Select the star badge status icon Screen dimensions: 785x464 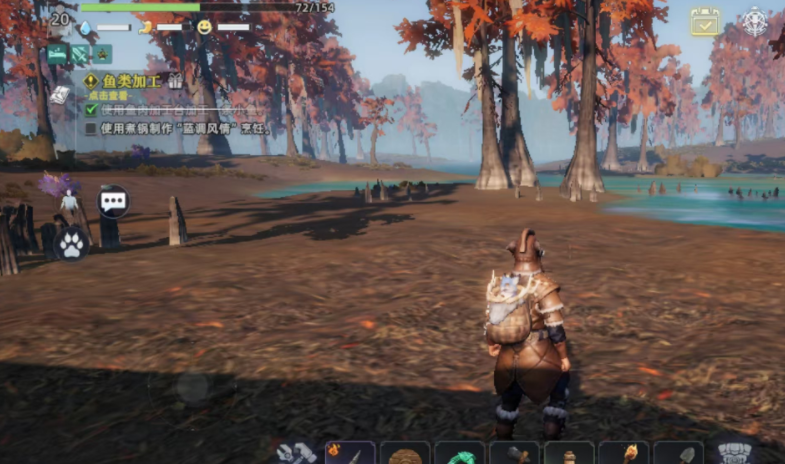102,54
